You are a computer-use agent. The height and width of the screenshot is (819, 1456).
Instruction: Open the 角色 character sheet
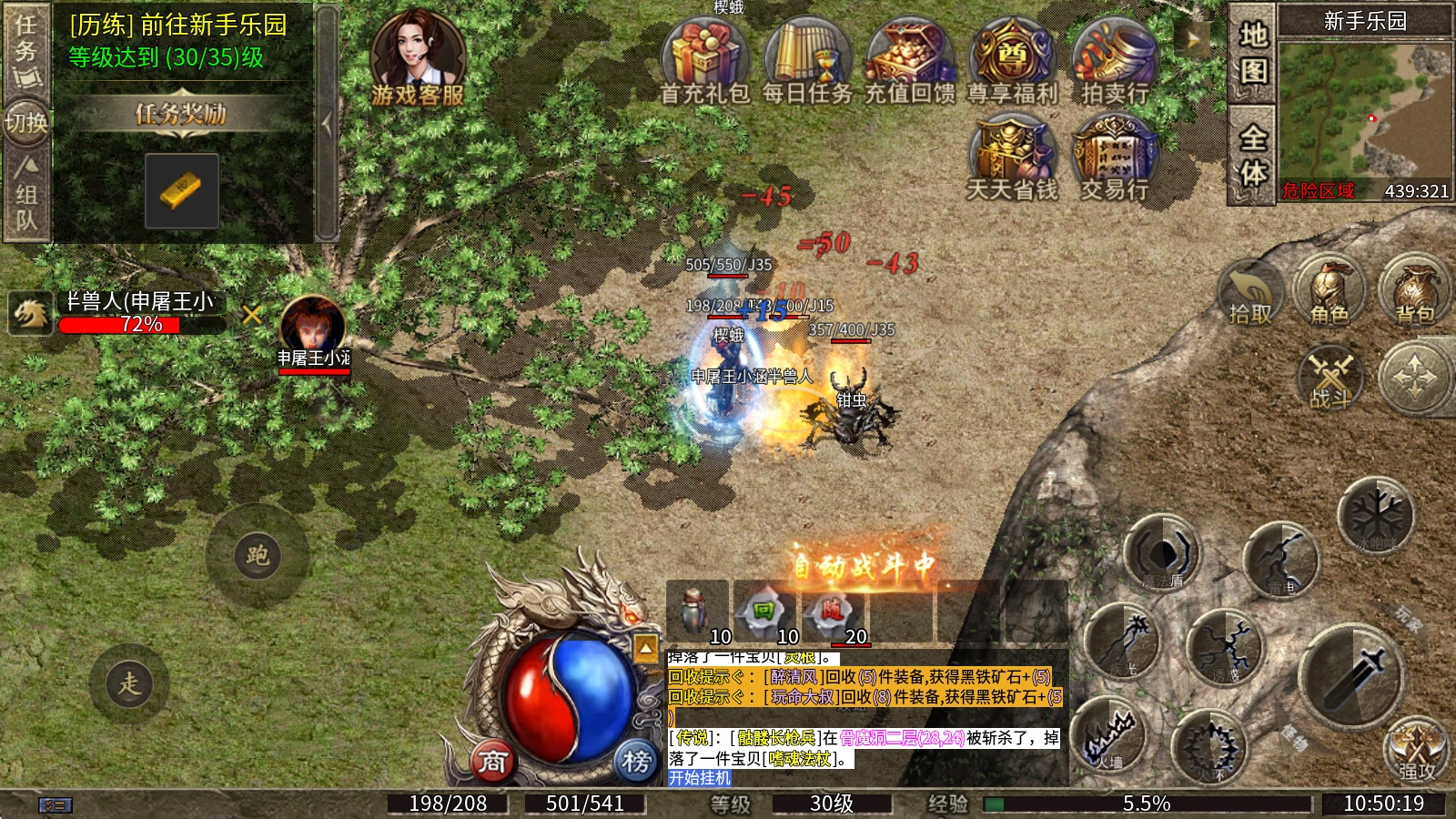click(x=1330, y=291)
